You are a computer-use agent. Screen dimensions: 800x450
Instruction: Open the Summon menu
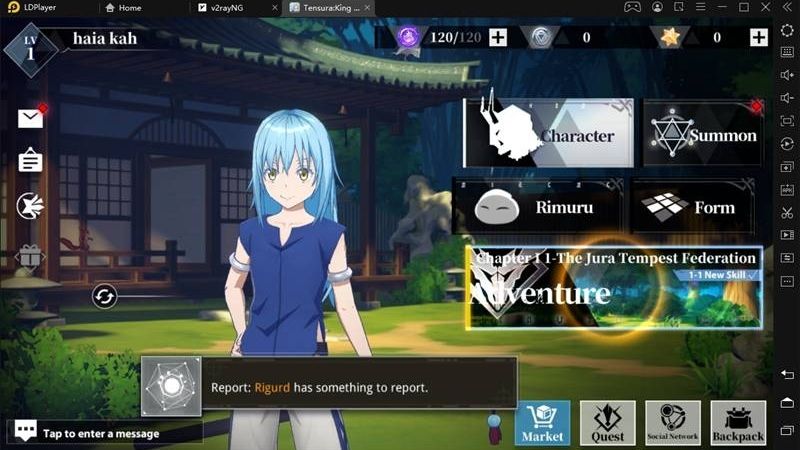tap(704, 134)
